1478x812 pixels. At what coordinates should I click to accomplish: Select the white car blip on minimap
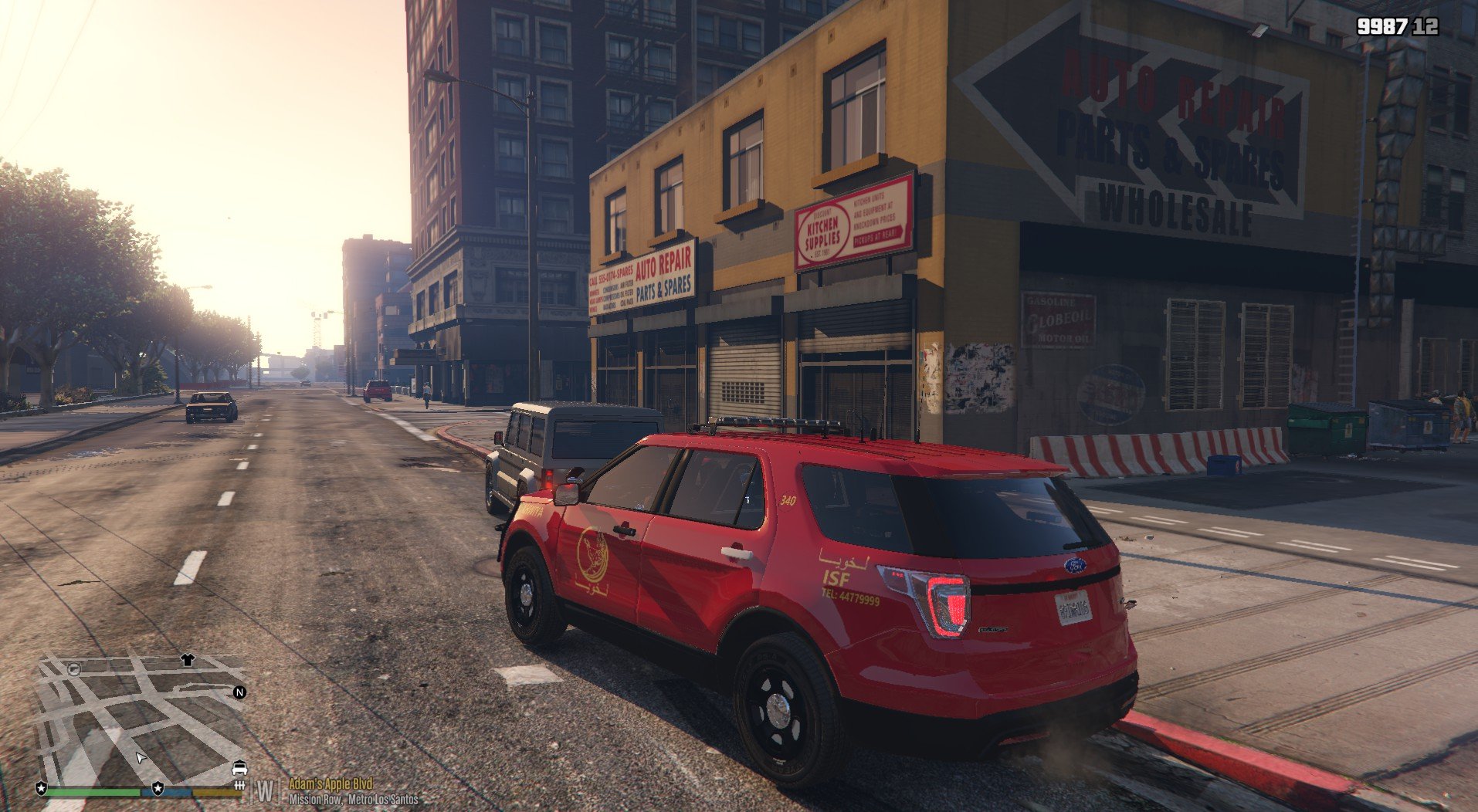point(239,768)
